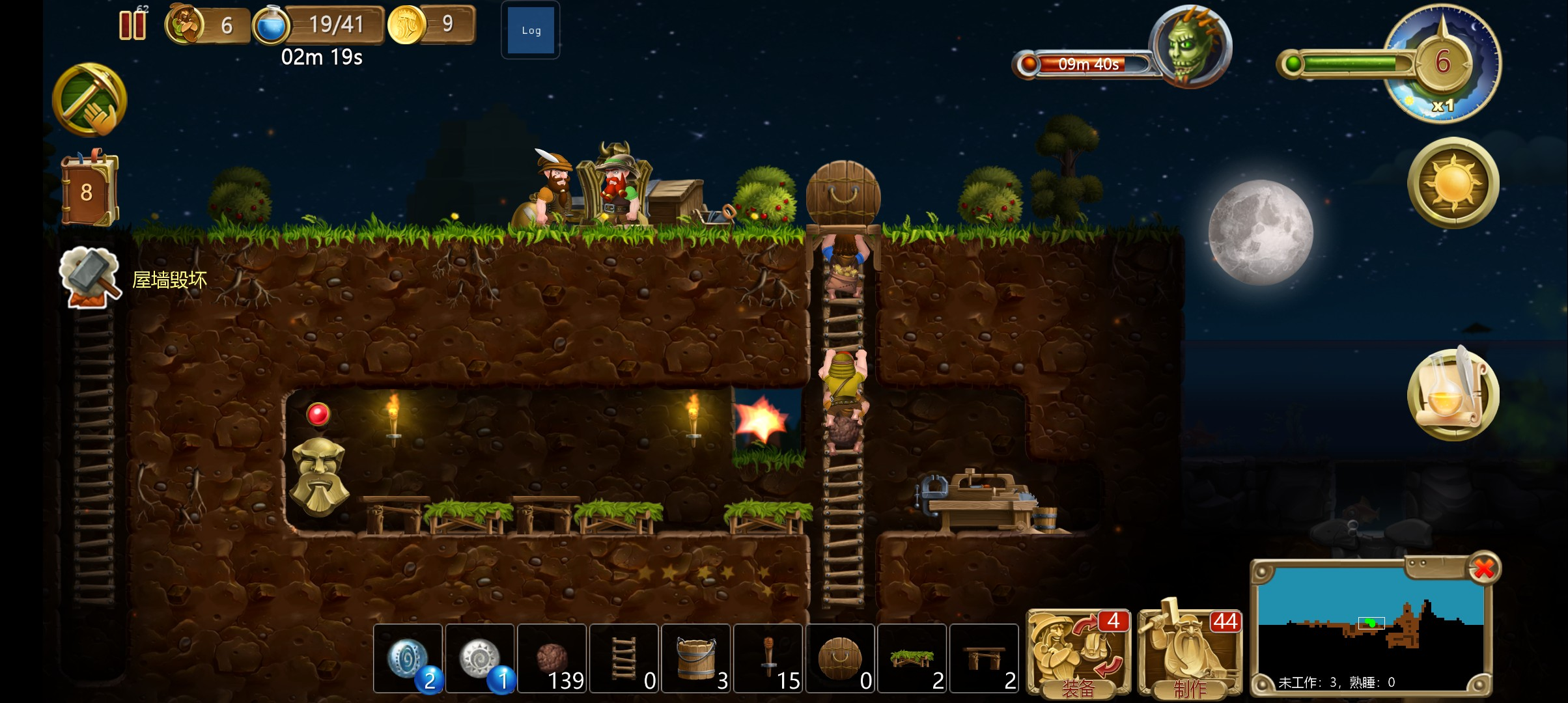Select the ladder hotbar slot
The image size is (1568, 703).
pos(624,659)
